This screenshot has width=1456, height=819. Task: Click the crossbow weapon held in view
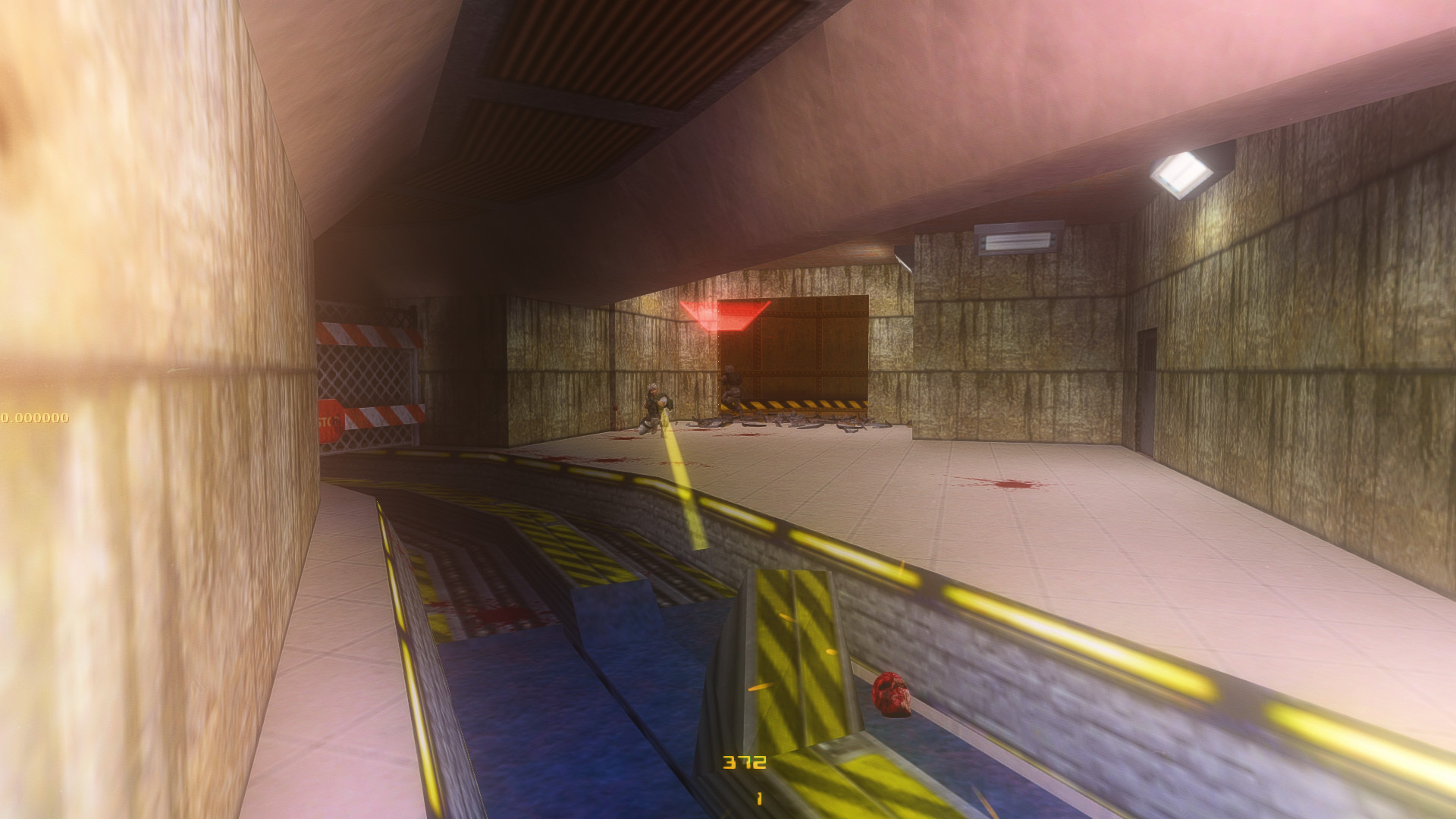pyautogui.click(x=758, y=667)
